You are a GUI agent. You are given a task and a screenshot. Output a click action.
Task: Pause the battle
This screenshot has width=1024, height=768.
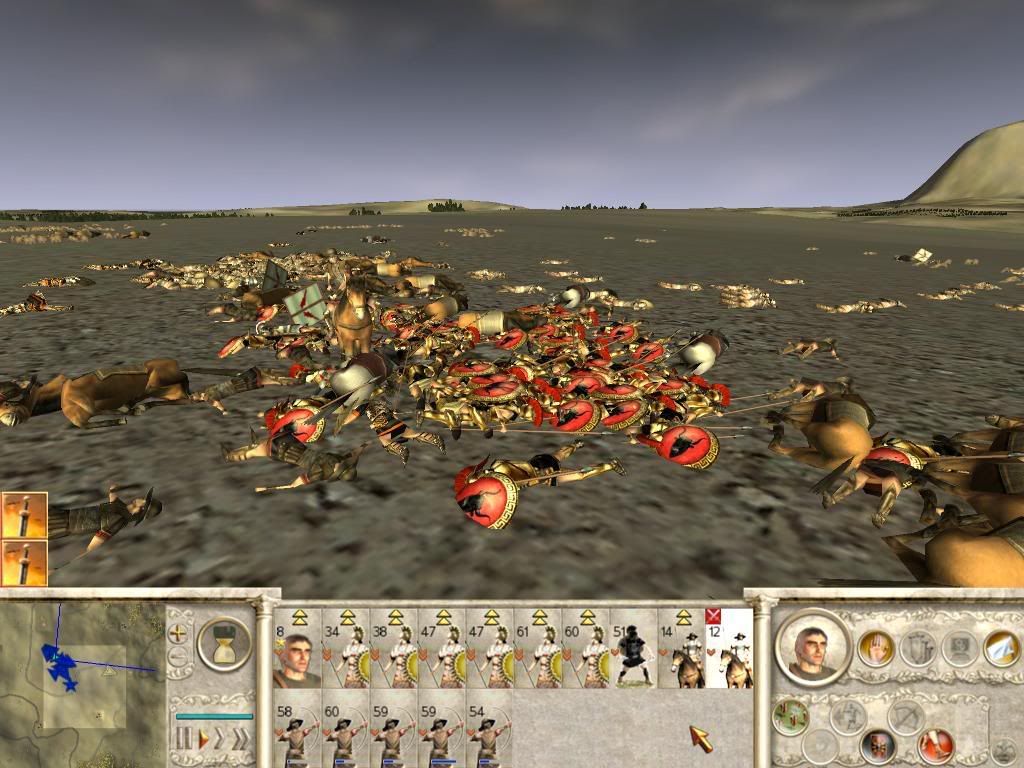click(x=184, y=738)
